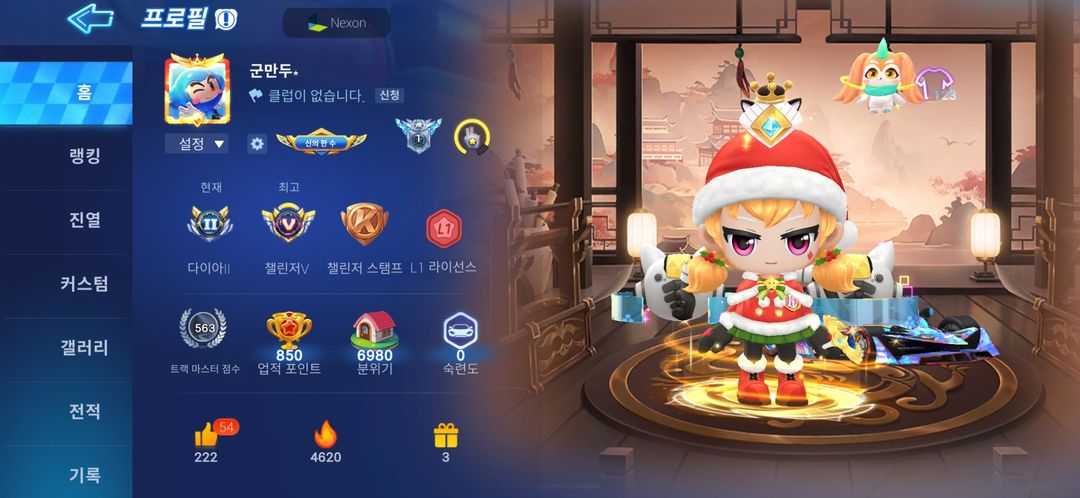This screenshot has width=1080, height=498.
Task: Click the gear settings icon
Action: point(257,144)
